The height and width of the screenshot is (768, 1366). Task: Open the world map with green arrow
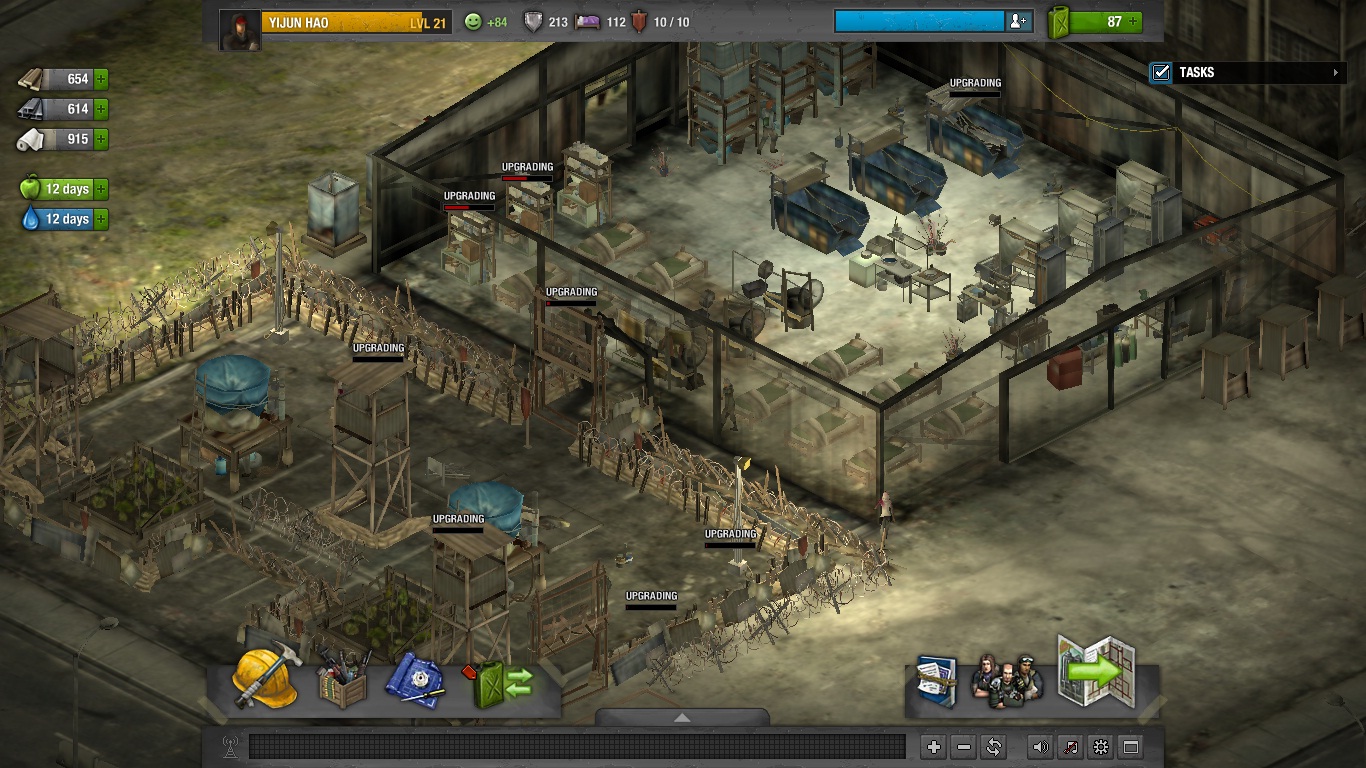click(1097, 673)
